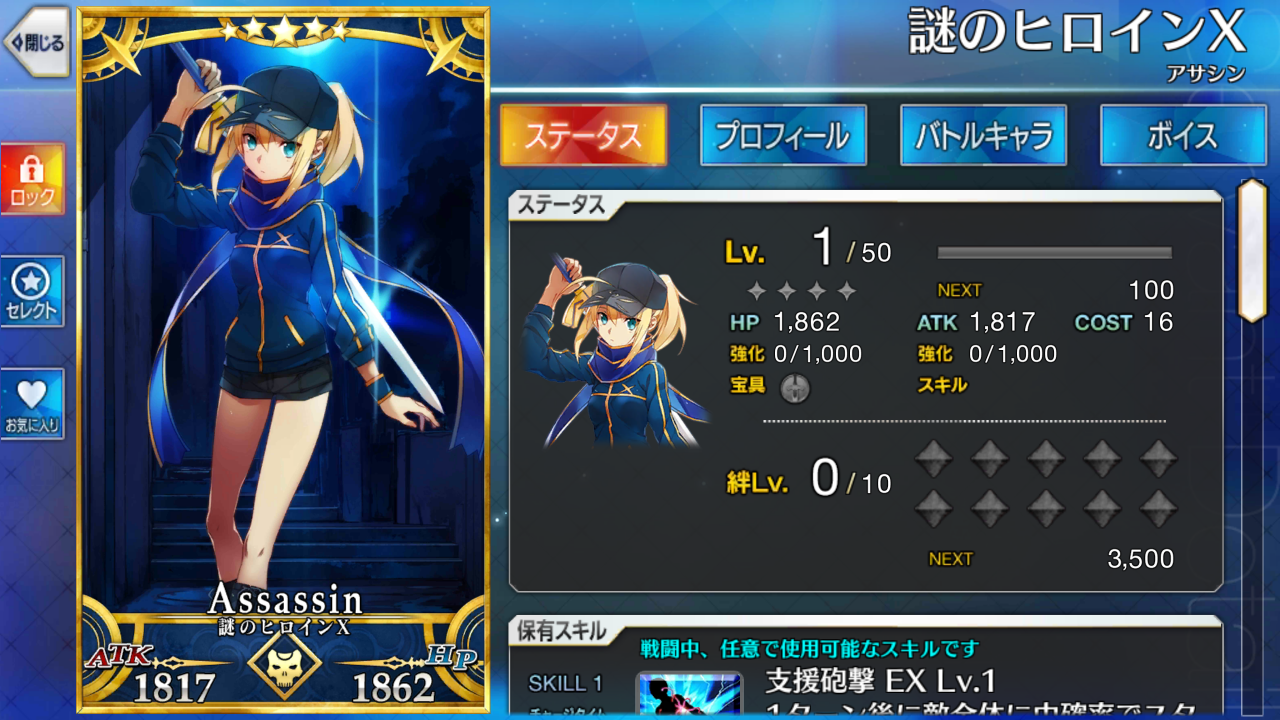Viewport: 1280px width, 720px height.
Task: Click the セレクト star button
Action: (x=32, y=292)
